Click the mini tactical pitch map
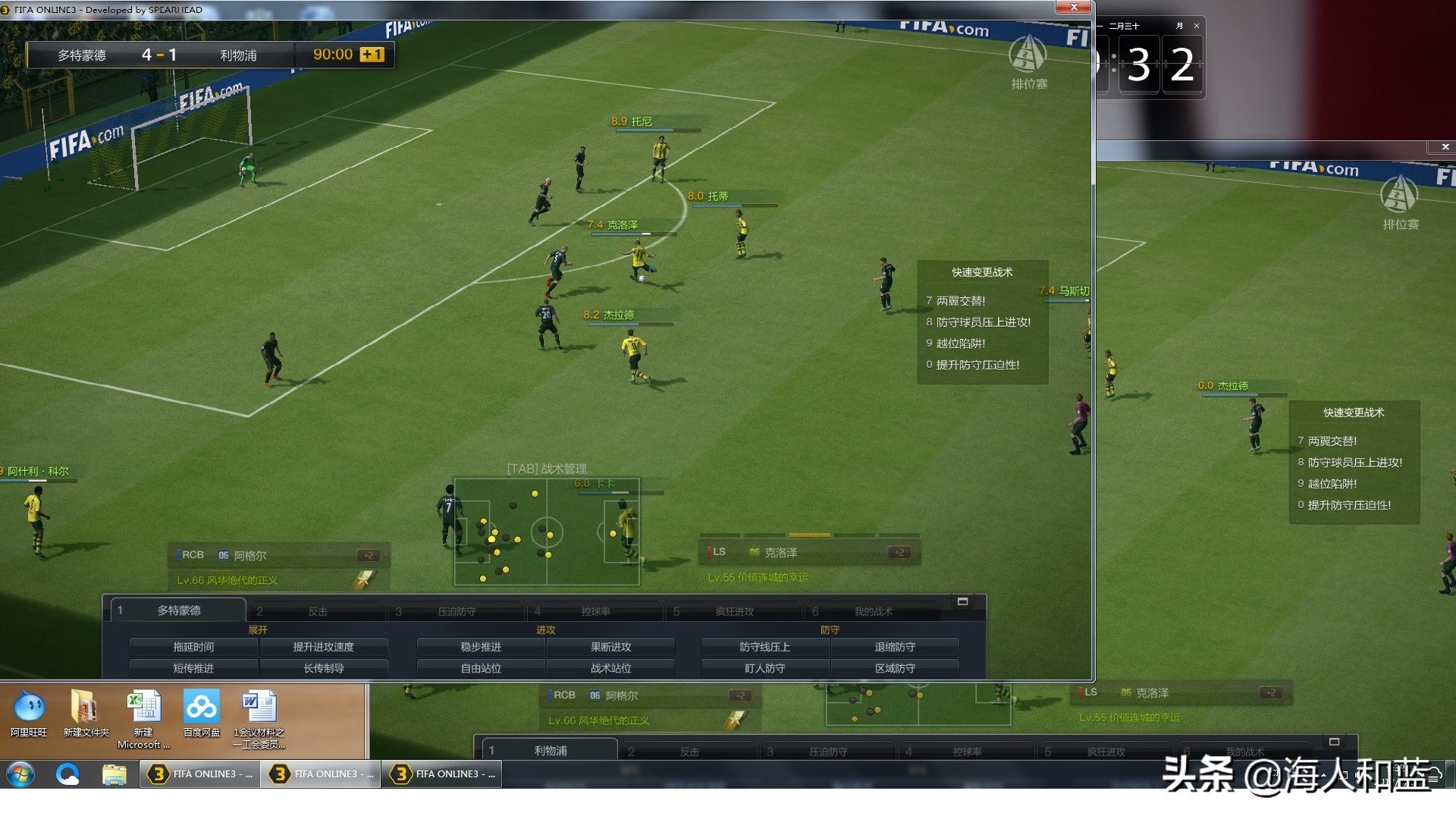1456x819 pixels. 546,531
